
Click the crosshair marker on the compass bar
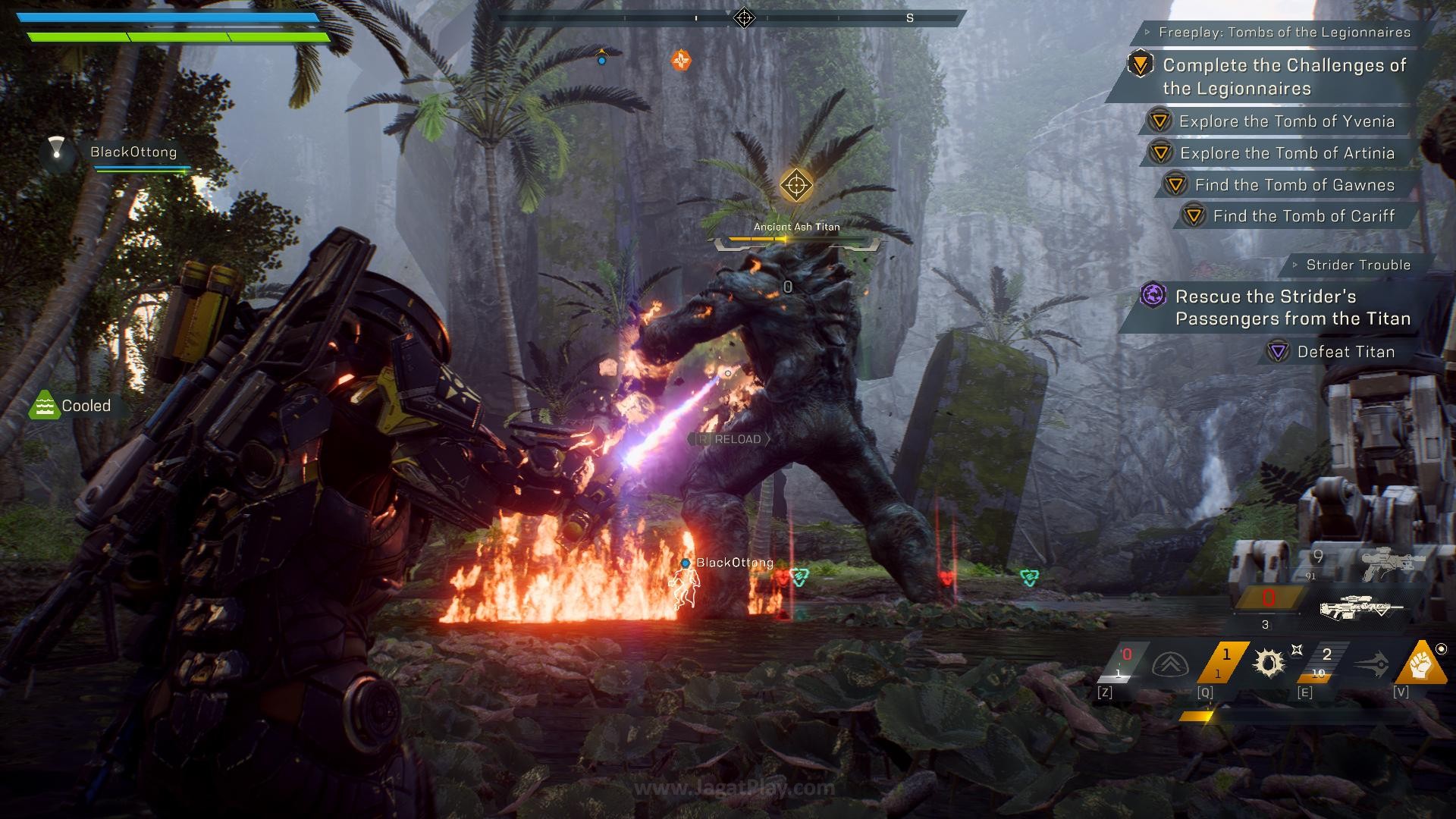point(744,17)
